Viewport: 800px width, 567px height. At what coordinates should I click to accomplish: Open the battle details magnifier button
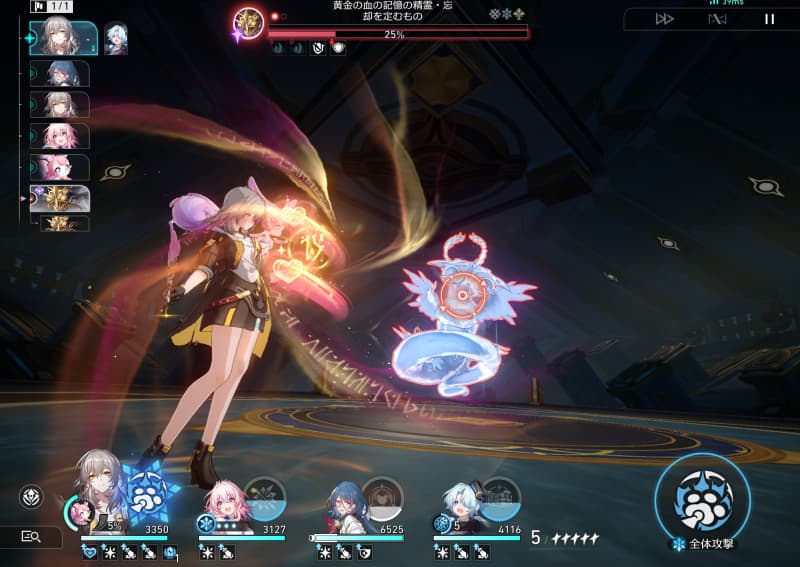click(31, 537)
